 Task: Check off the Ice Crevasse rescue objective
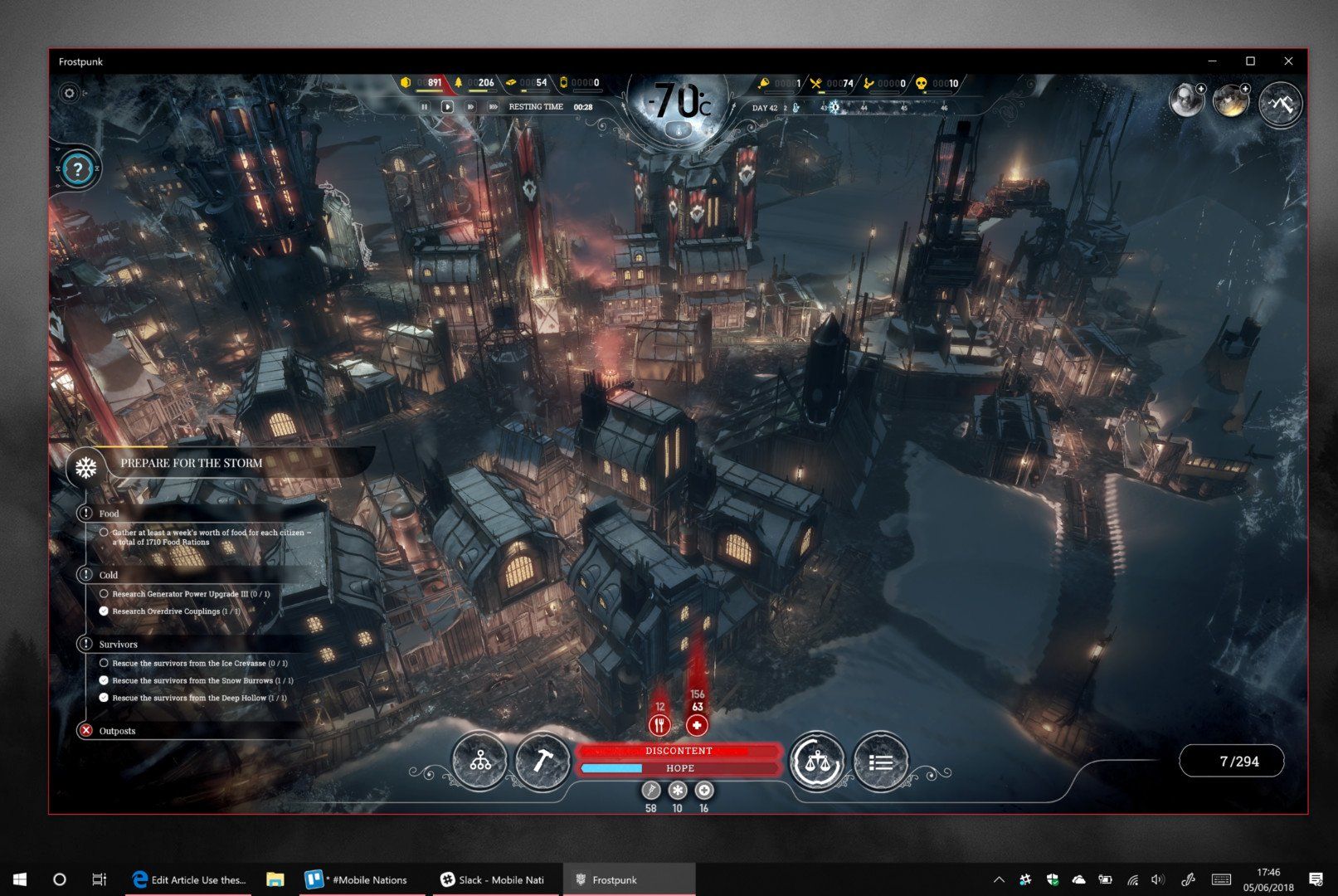105,662
